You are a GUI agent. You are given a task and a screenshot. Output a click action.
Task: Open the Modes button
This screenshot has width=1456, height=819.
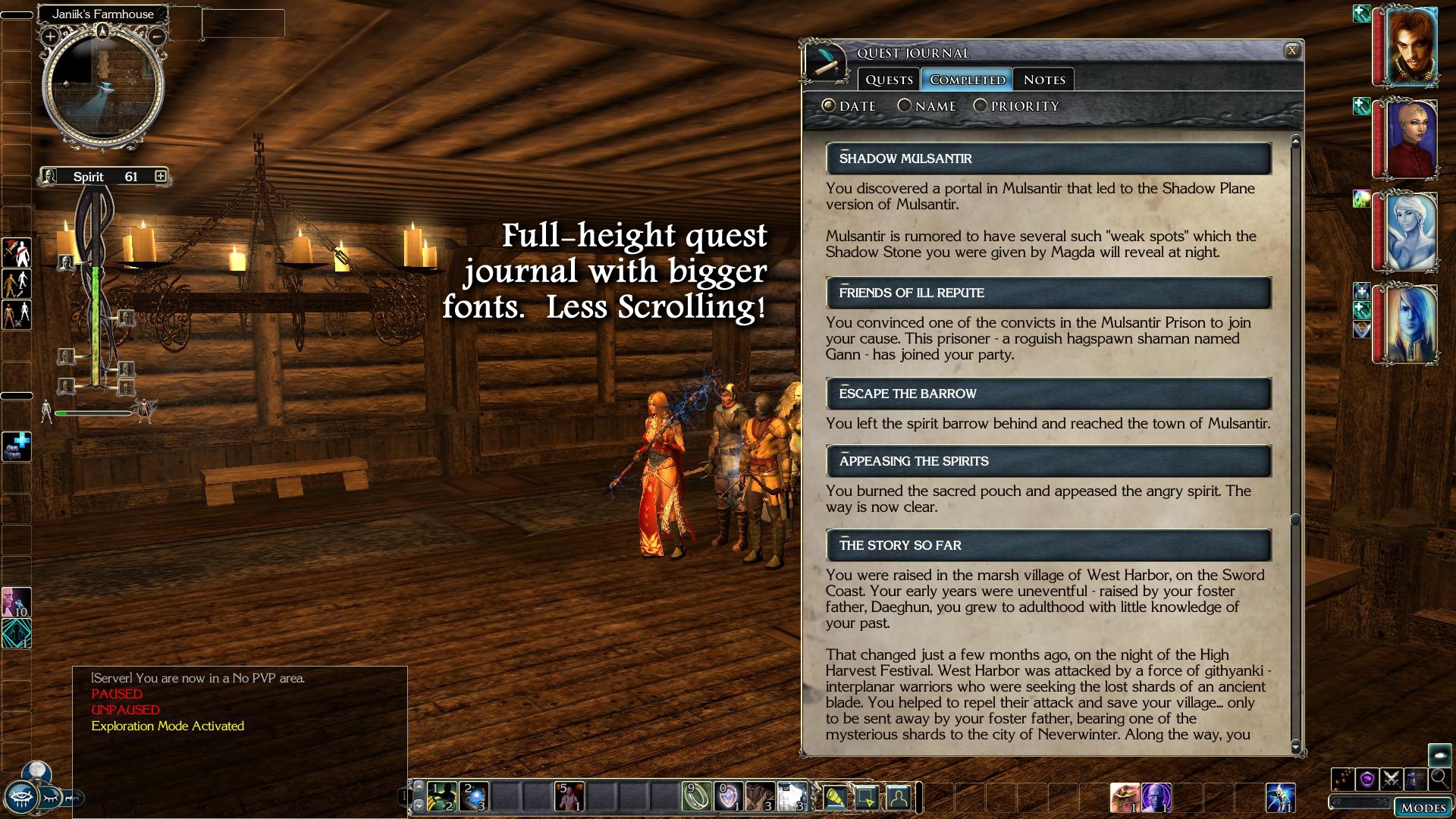point(1423,808)
